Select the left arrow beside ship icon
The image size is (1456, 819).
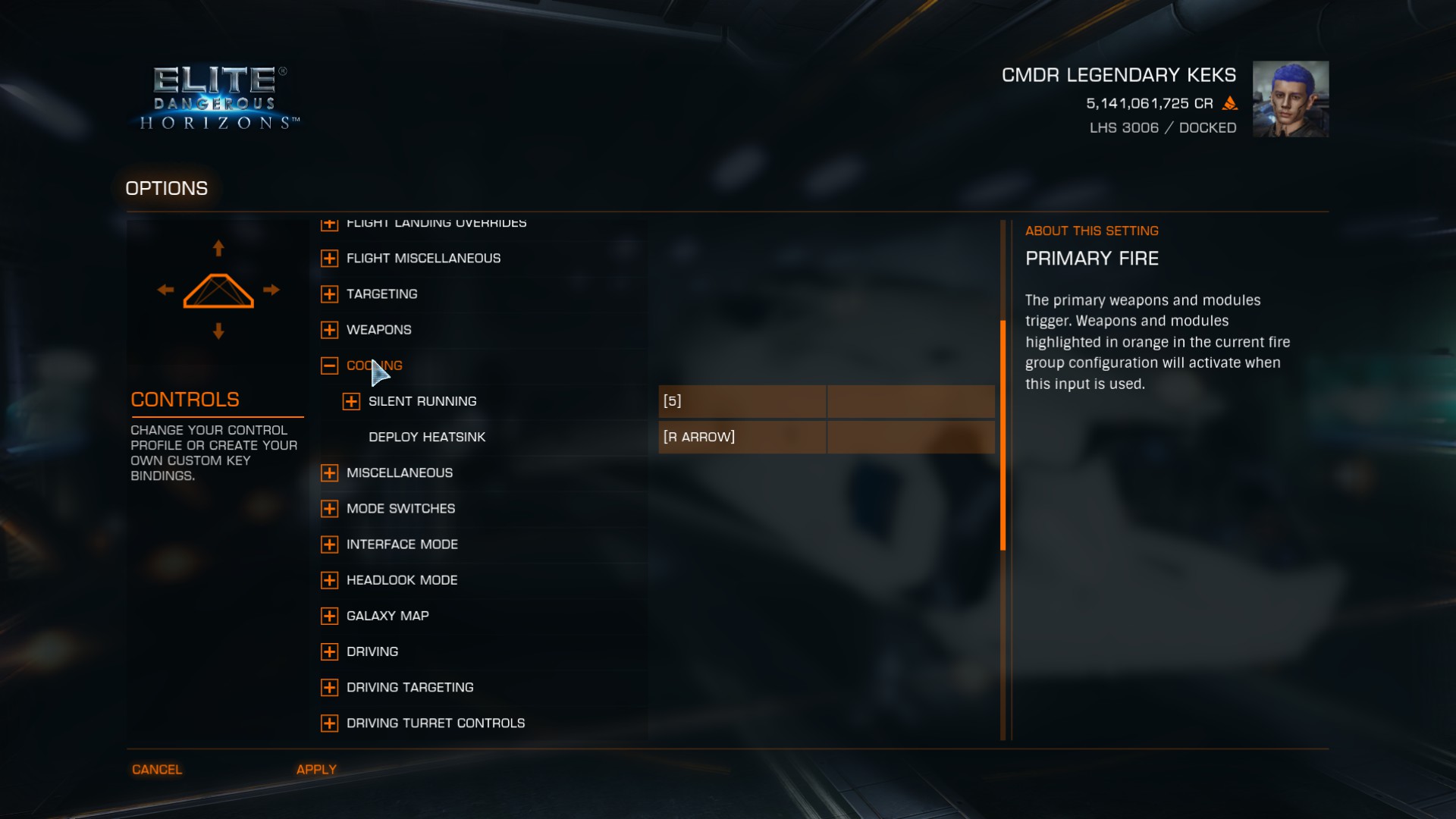coord(165,290)
